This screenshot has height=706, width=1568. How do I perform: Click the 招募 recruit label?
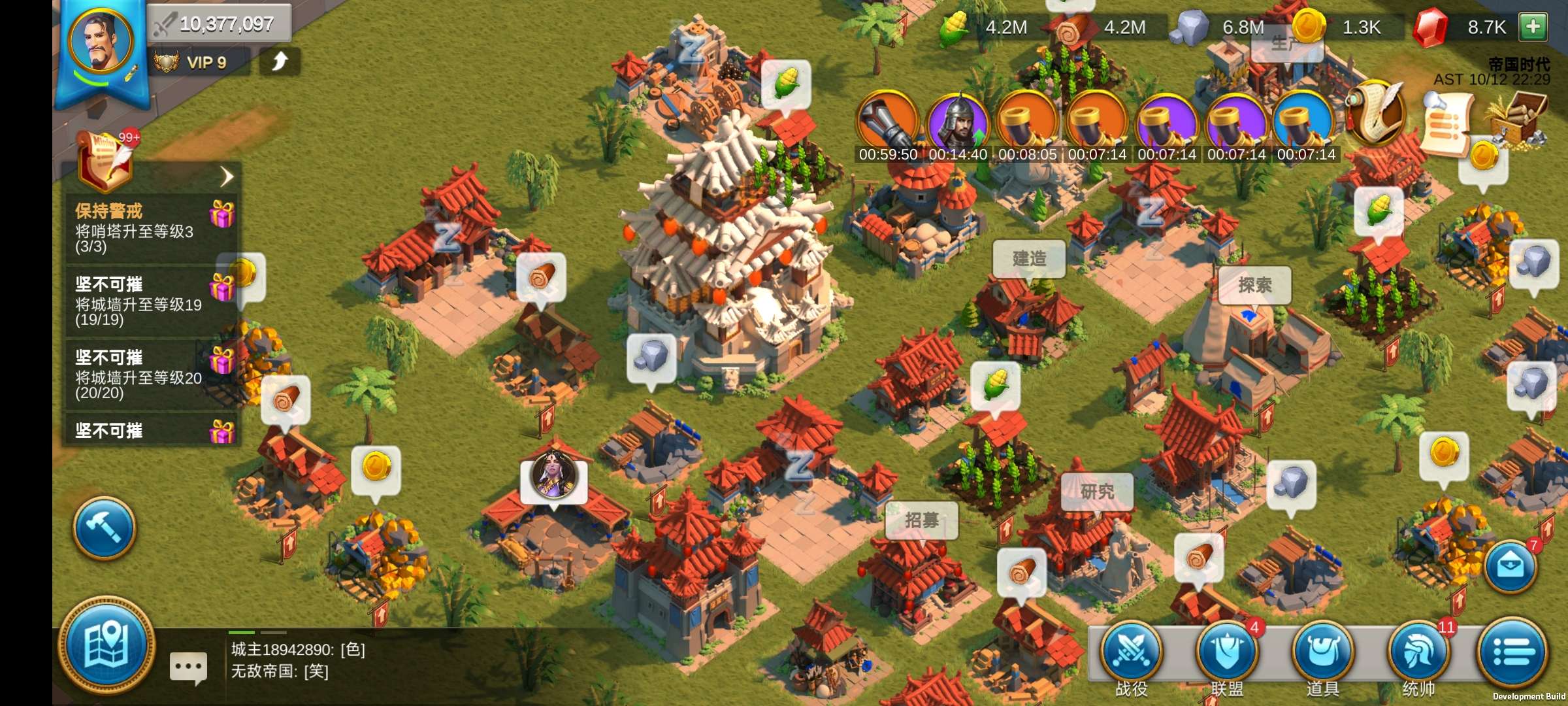tap(922, 520)
